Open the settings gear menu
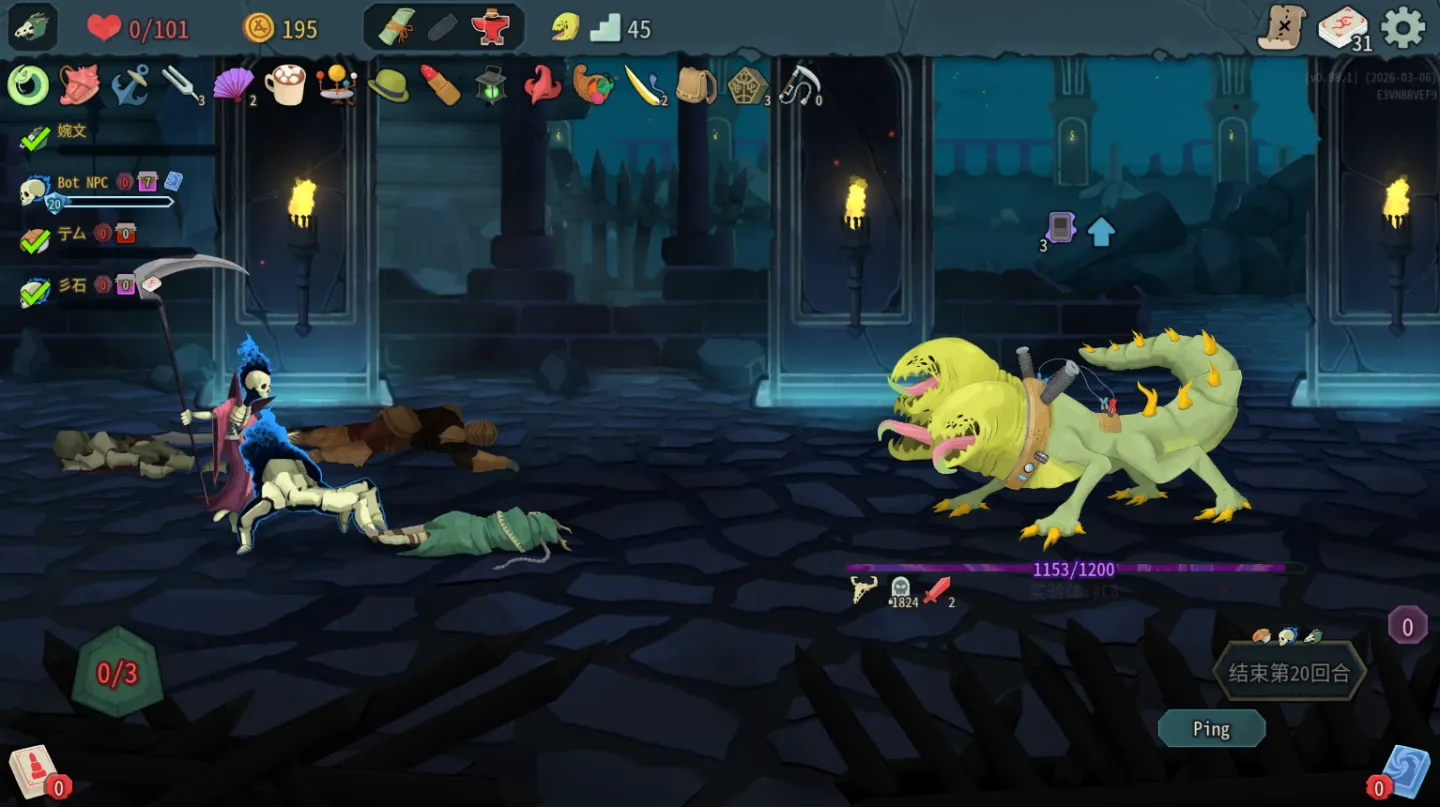The image size is (1440, 807). pyautogui.click(x=1402, y=27)
